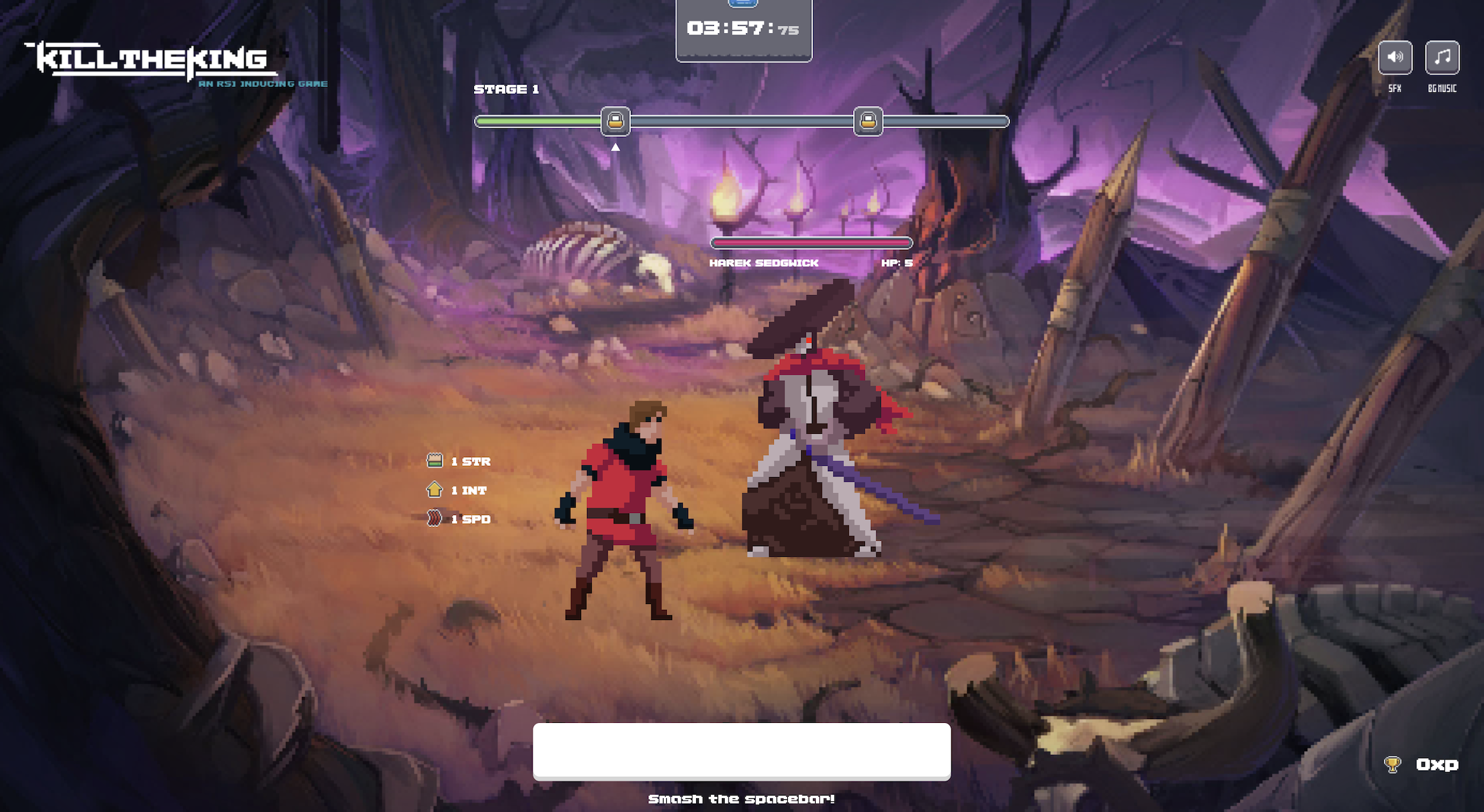1484x812 pixels.
Task: Click the Smash the spacebar prompt
Action: pos(741,799)
